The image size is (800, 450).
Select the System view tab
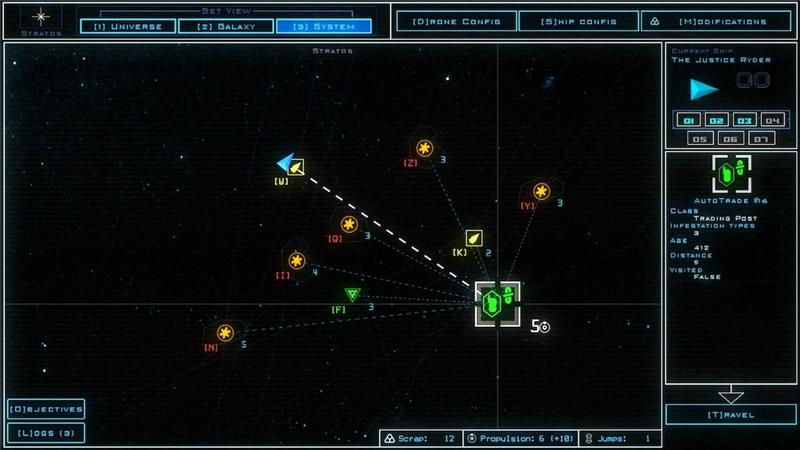pyautogui.click(x=324, y=26)
